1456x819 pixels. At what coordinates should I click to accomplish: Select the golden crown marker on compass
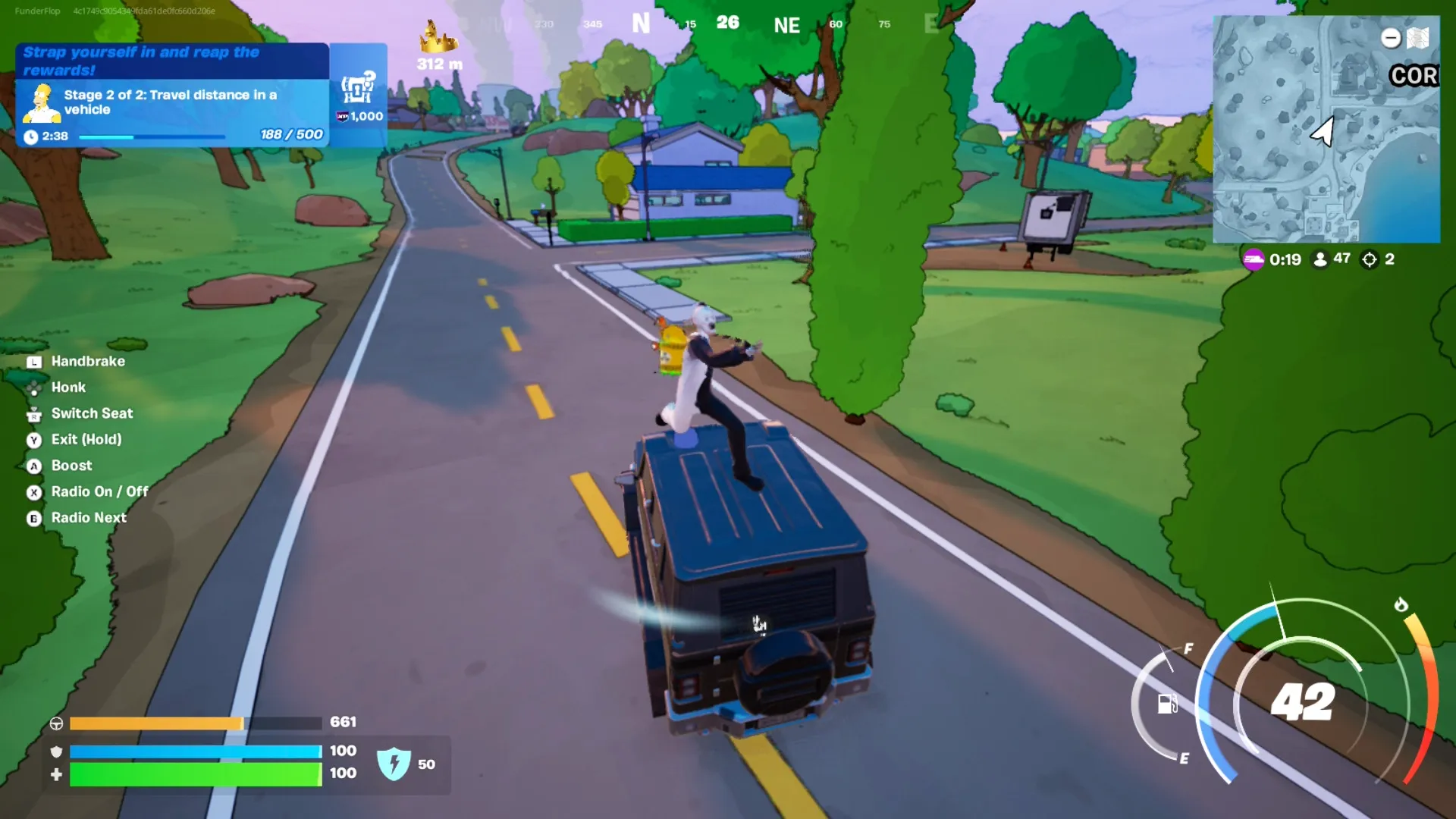click(438, 38)
